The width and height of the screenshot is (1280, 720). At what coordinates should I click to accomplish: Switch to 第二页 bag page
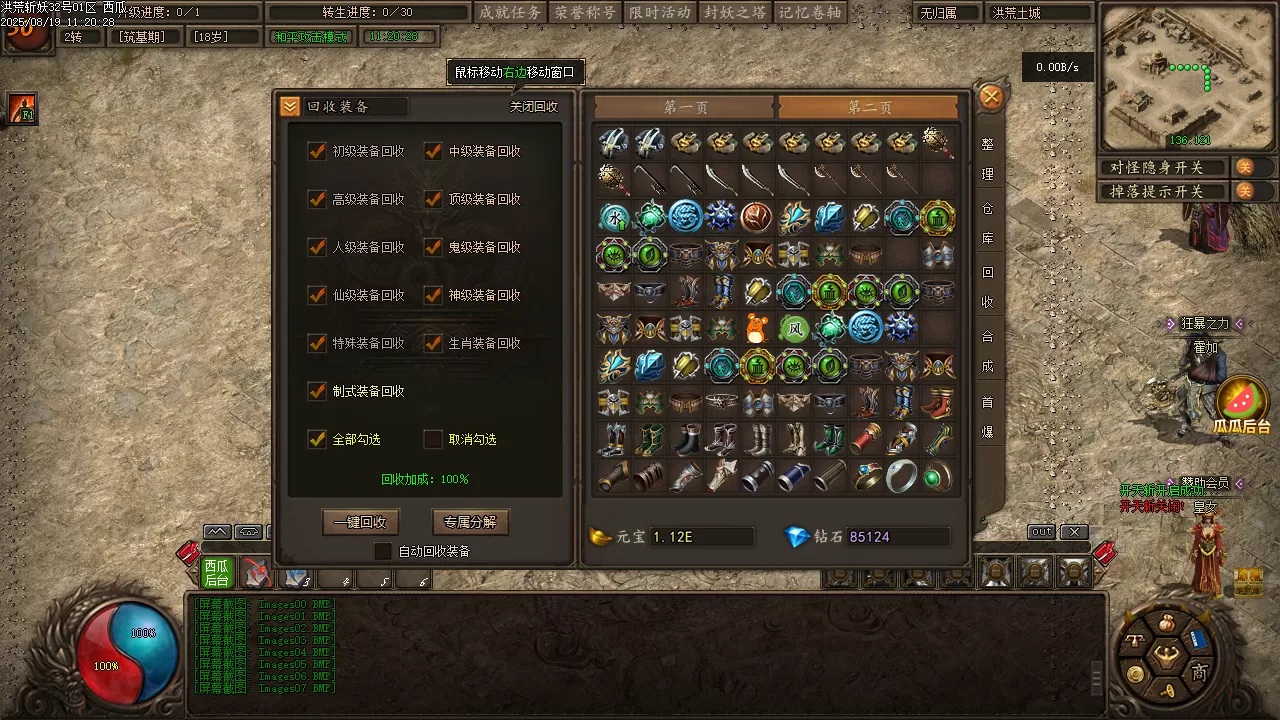868,107
